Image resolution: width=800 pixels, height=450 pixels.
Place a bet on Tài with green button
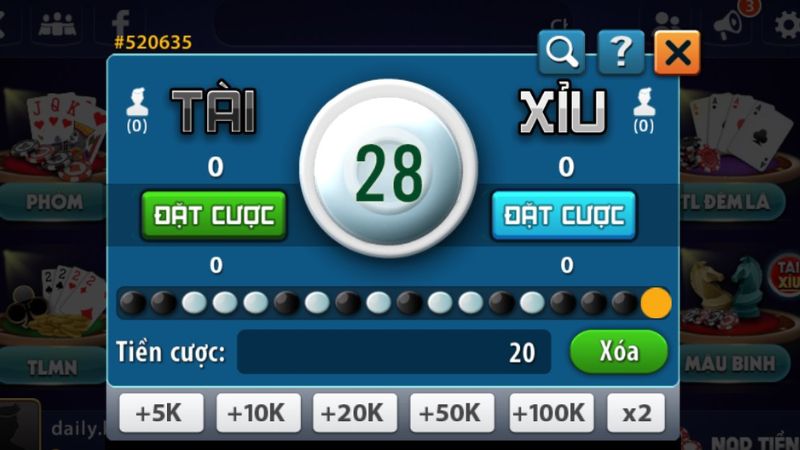click(214, 214)
